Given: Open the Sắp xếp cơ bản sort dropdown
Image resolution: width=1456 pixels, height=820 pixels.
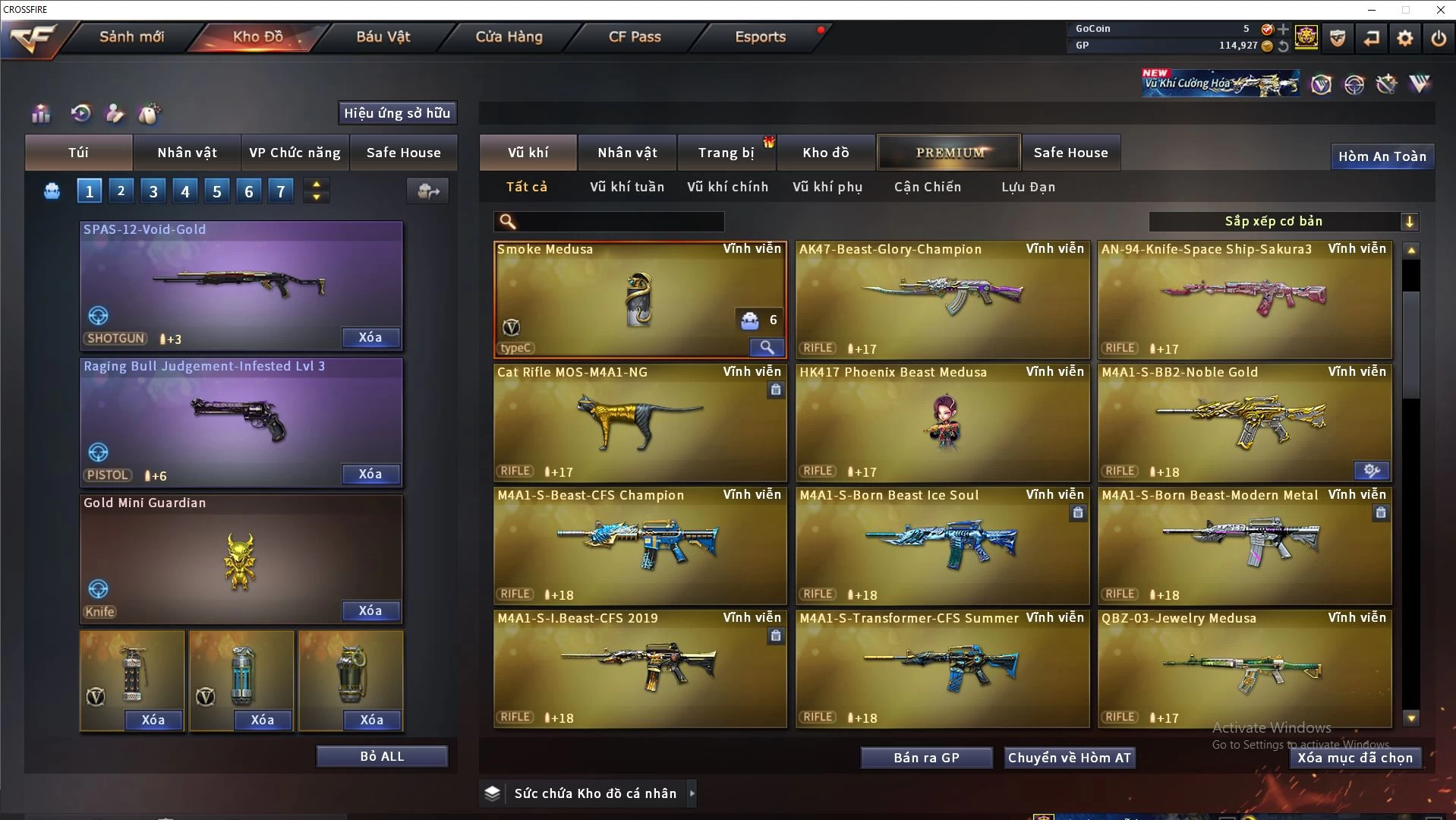Looking at the screenshot, I should [x=1283, y=221].
